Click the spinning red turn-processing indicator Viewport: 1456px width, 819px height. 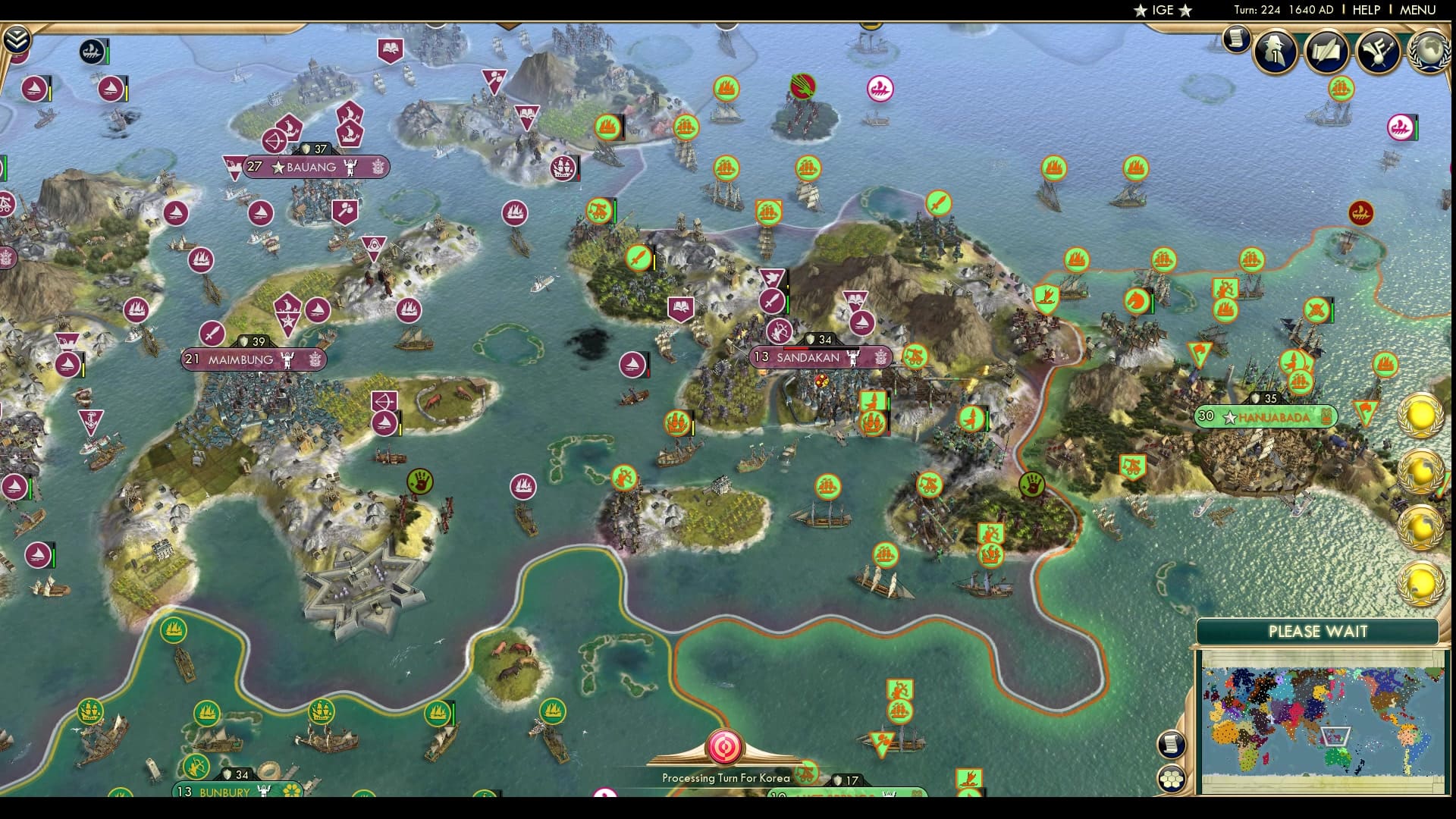coord(724,747)
